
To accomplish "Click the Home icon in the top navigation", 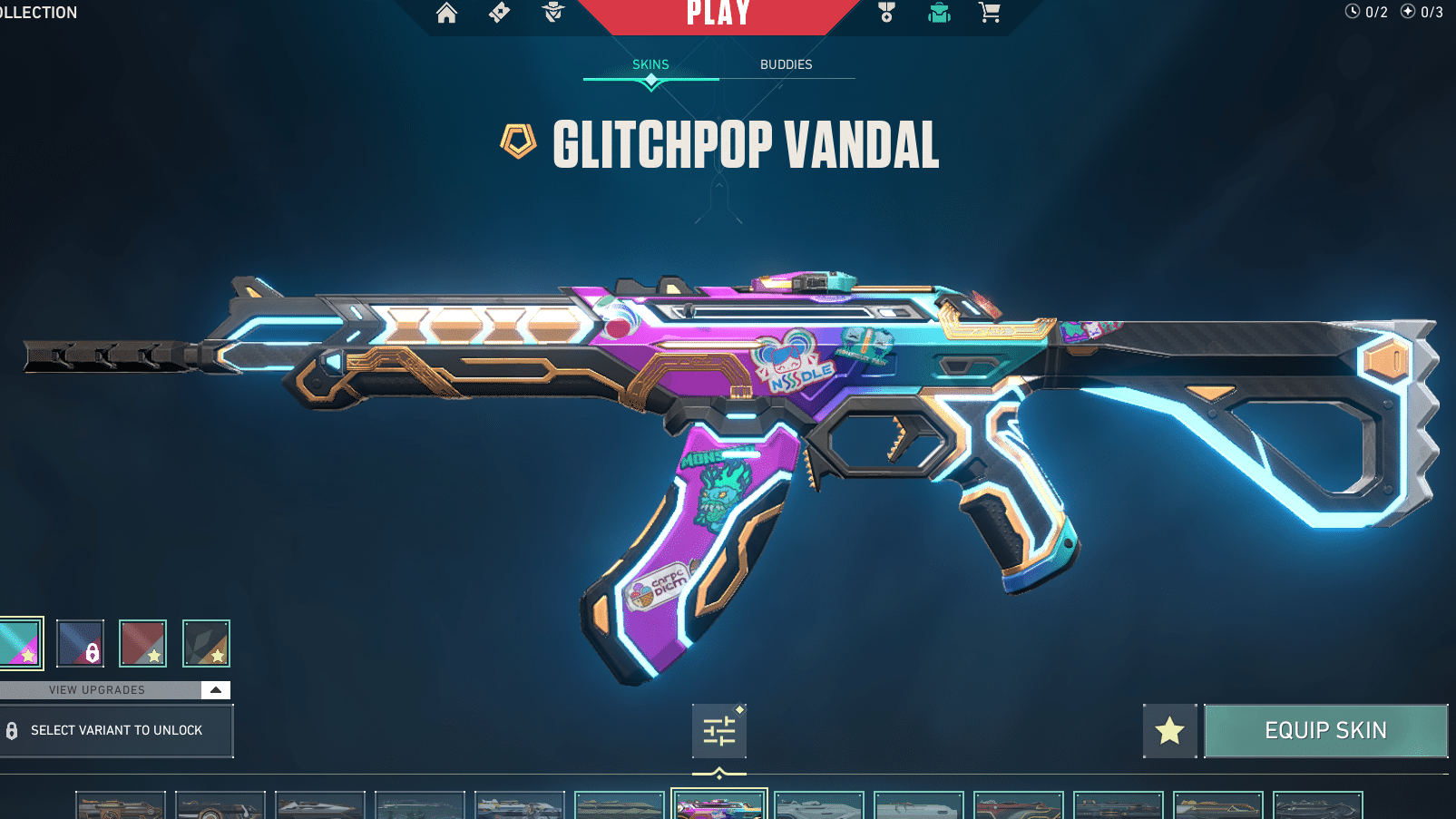I will click(x=446, y=14).
